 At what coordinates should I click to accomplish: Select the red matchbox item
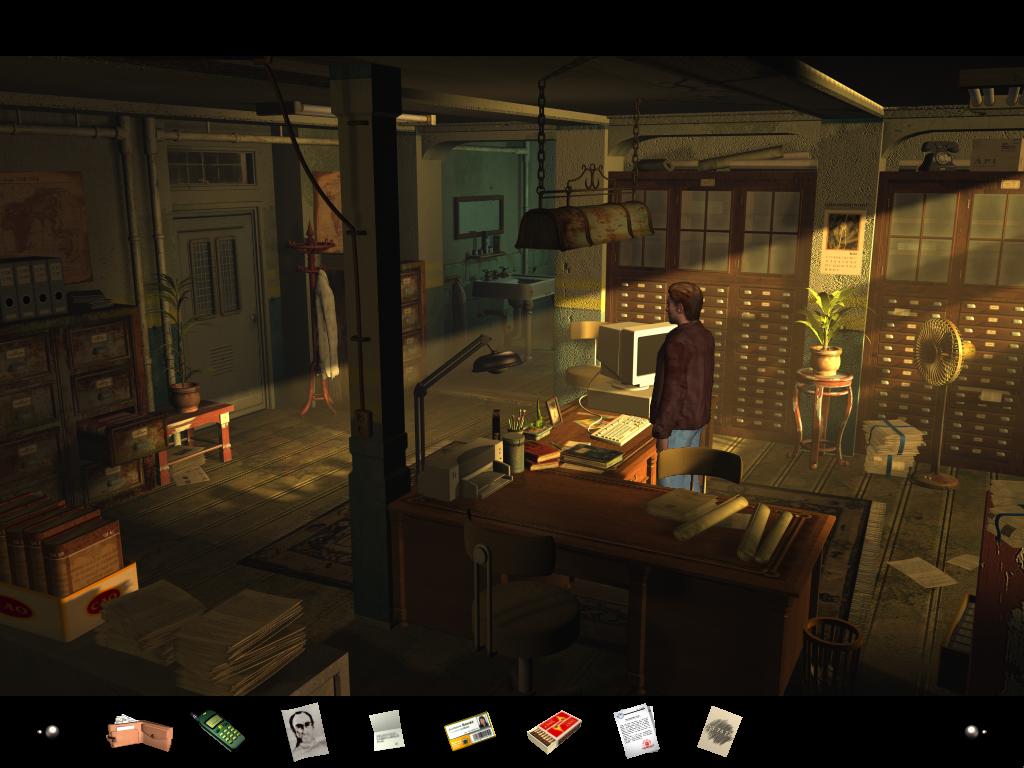(554, 732)
